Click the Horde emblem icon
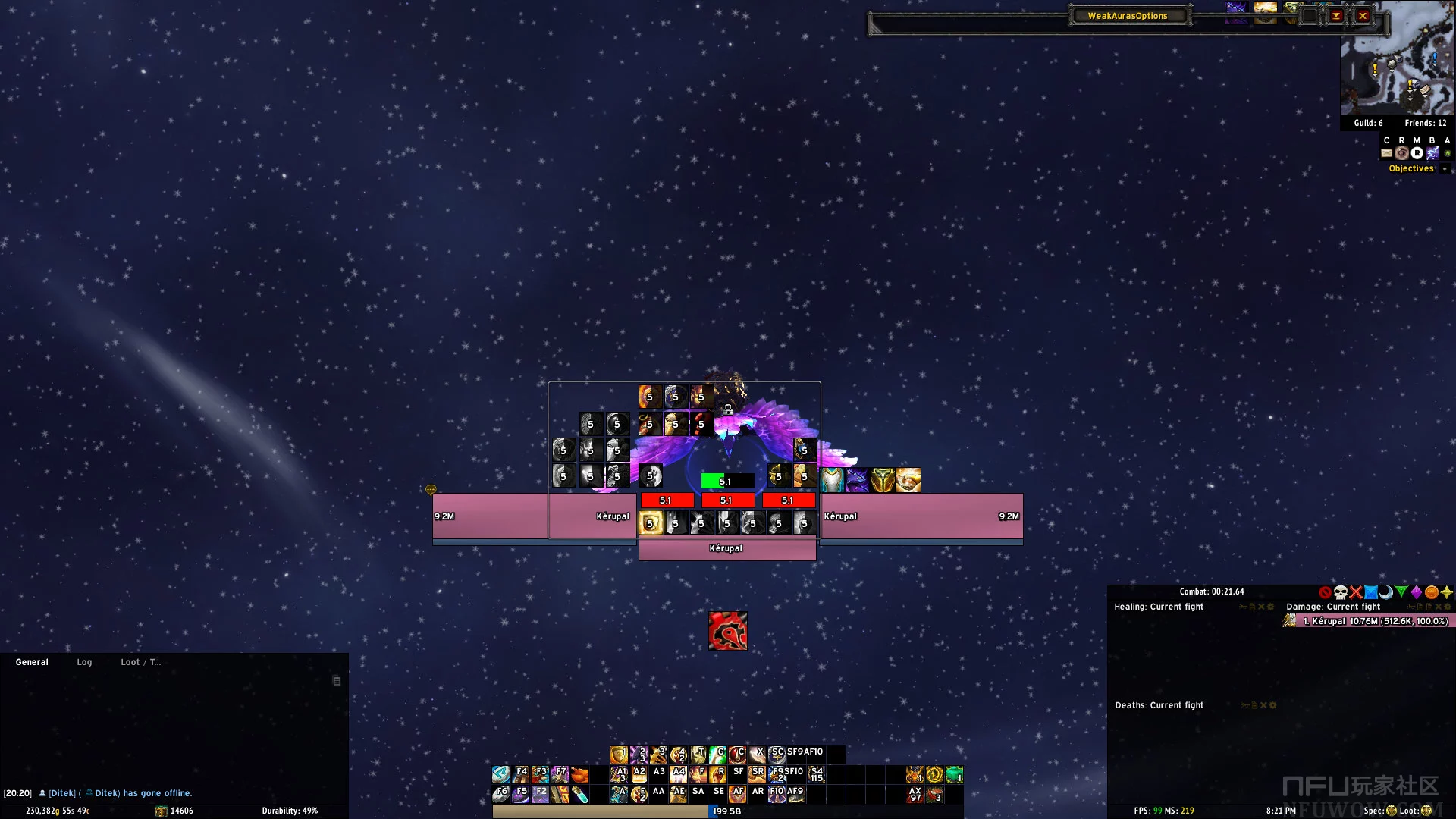This screenshot has height=819, width=1456. click(728, 631)
